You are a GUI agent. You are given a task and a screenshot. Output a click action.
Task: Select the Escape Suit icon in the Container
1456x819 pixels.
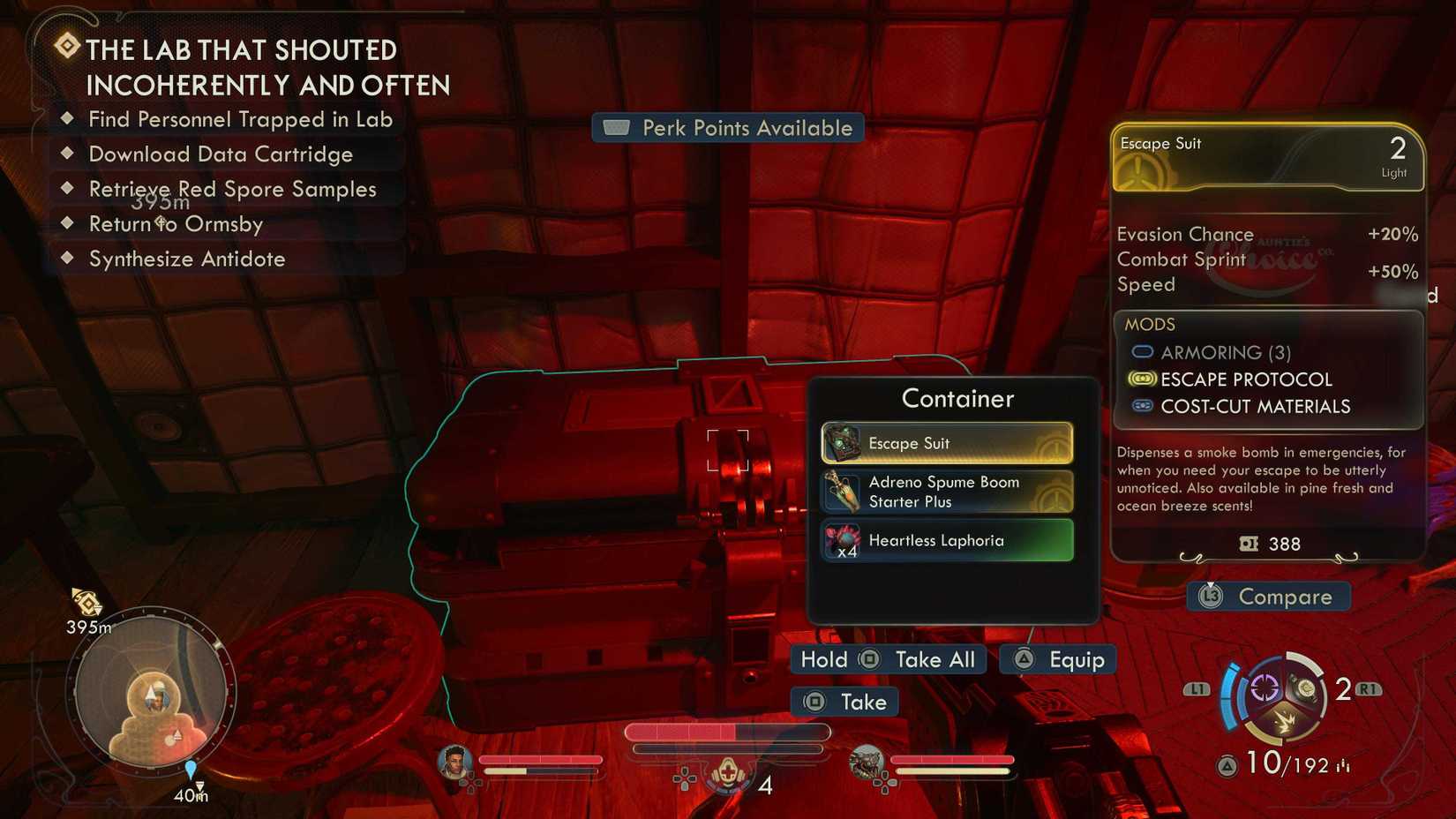coord(842,443)
